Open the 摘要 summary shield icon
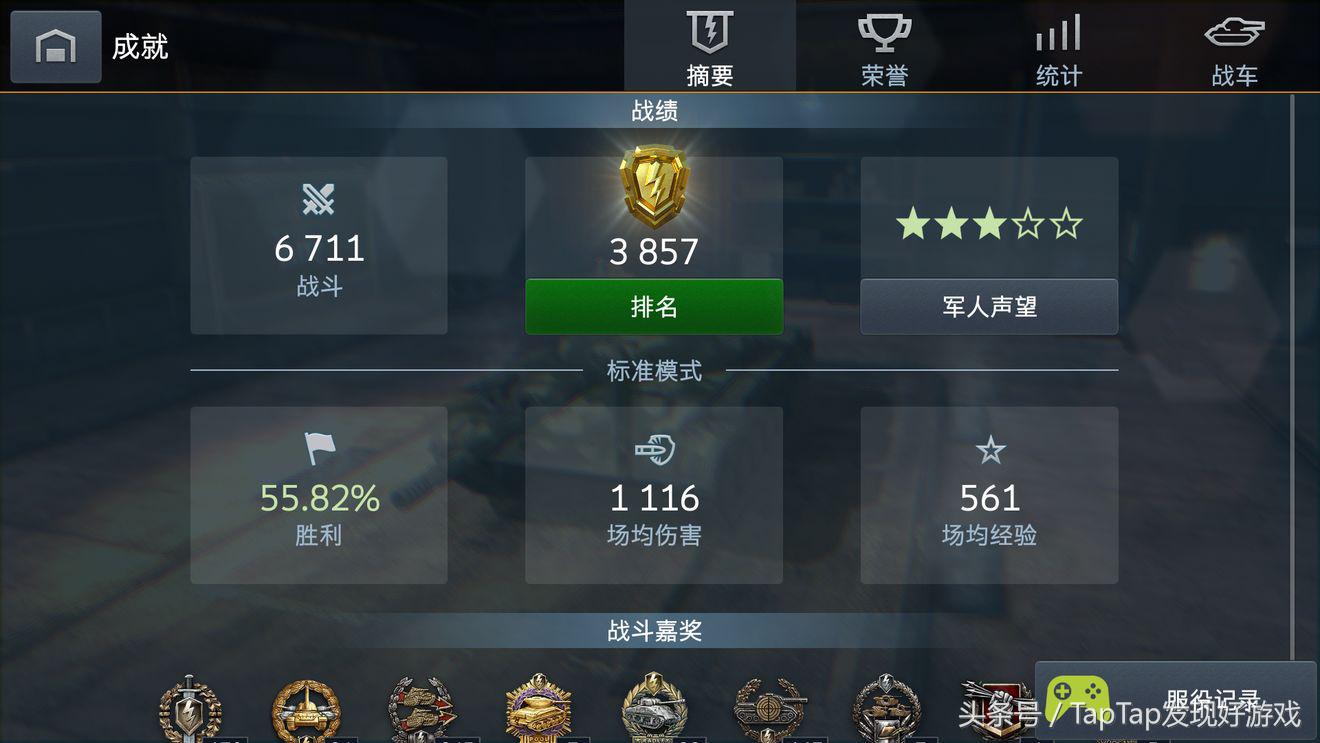This screenshot has height=743, width=1320. pyautogui.click(x=709, y=32)
